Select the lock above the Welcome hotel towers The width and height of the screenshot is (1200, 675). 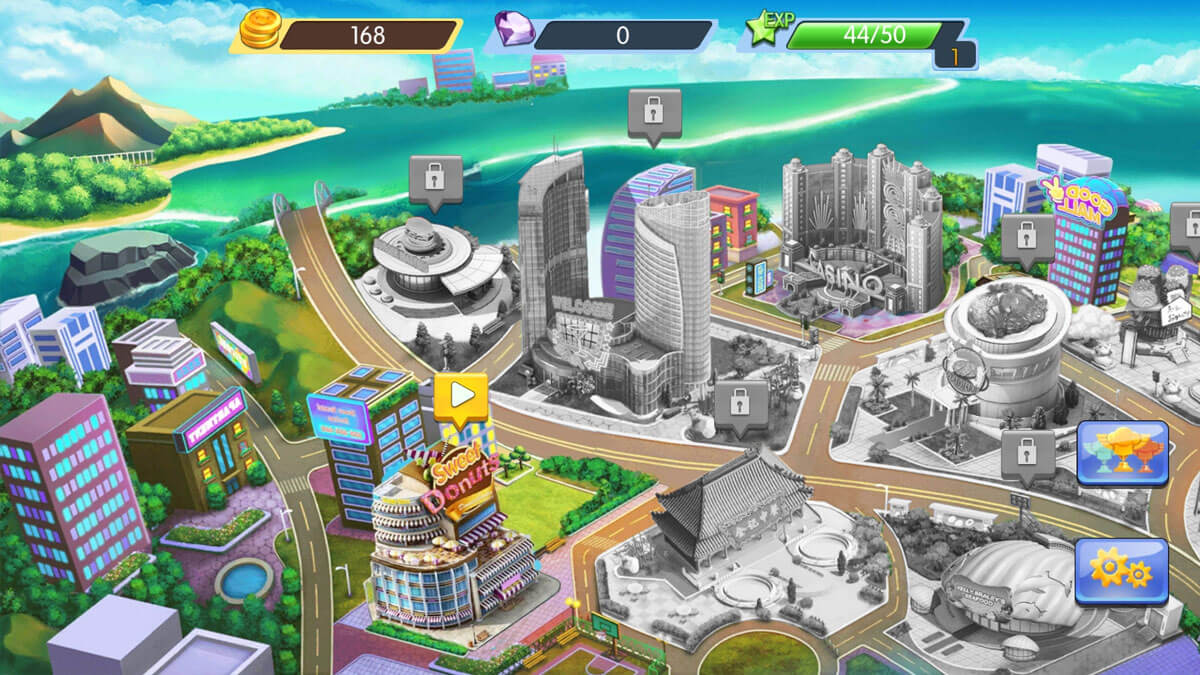tap(654, 111)
